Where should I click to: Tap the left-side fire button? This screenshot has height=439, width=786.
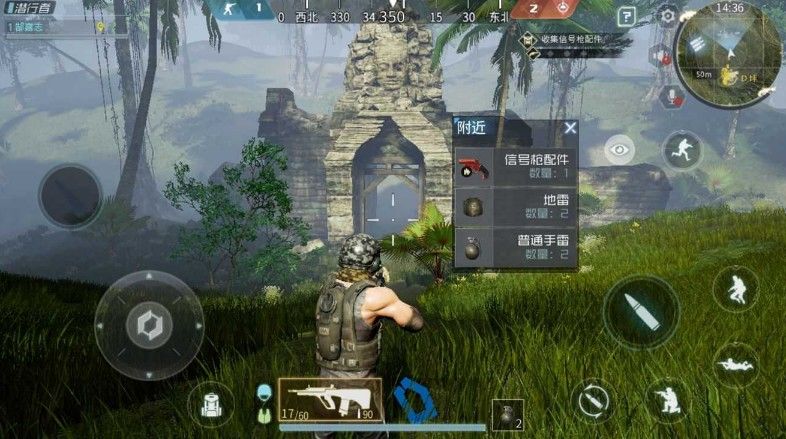point(70,195)
